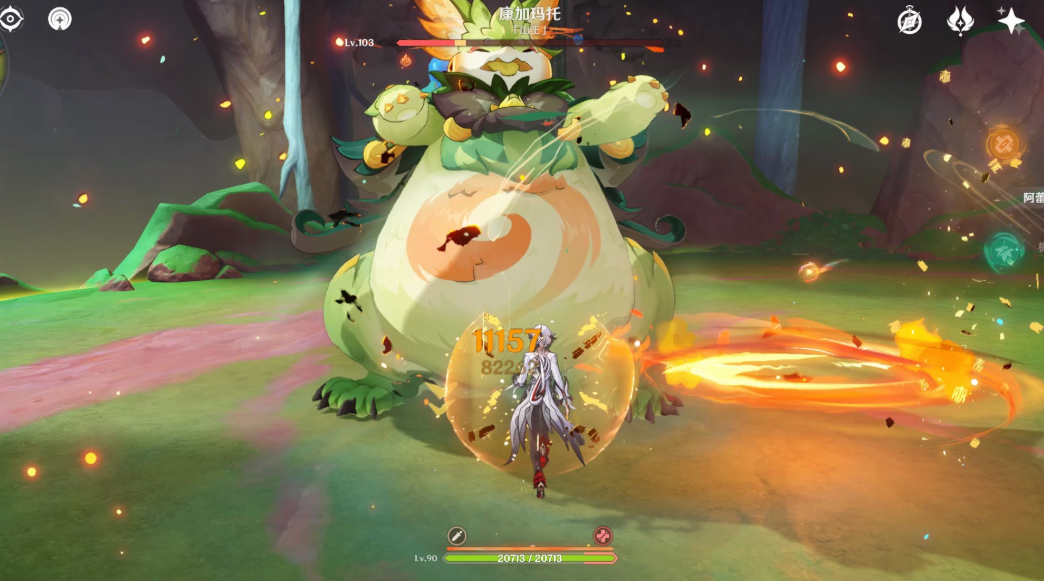Open the circular signal beacon icon

[x=60, y=18]
